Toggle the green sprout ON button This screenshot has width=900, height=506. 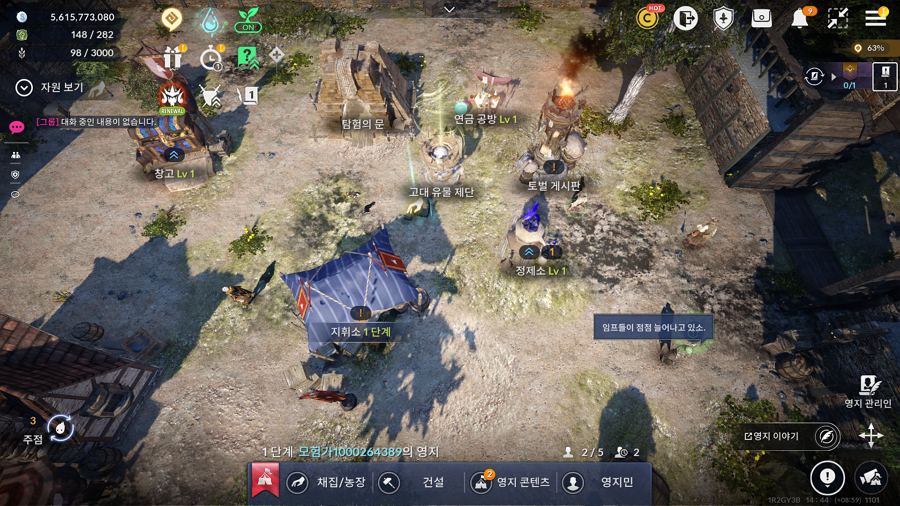coord(247,20)
